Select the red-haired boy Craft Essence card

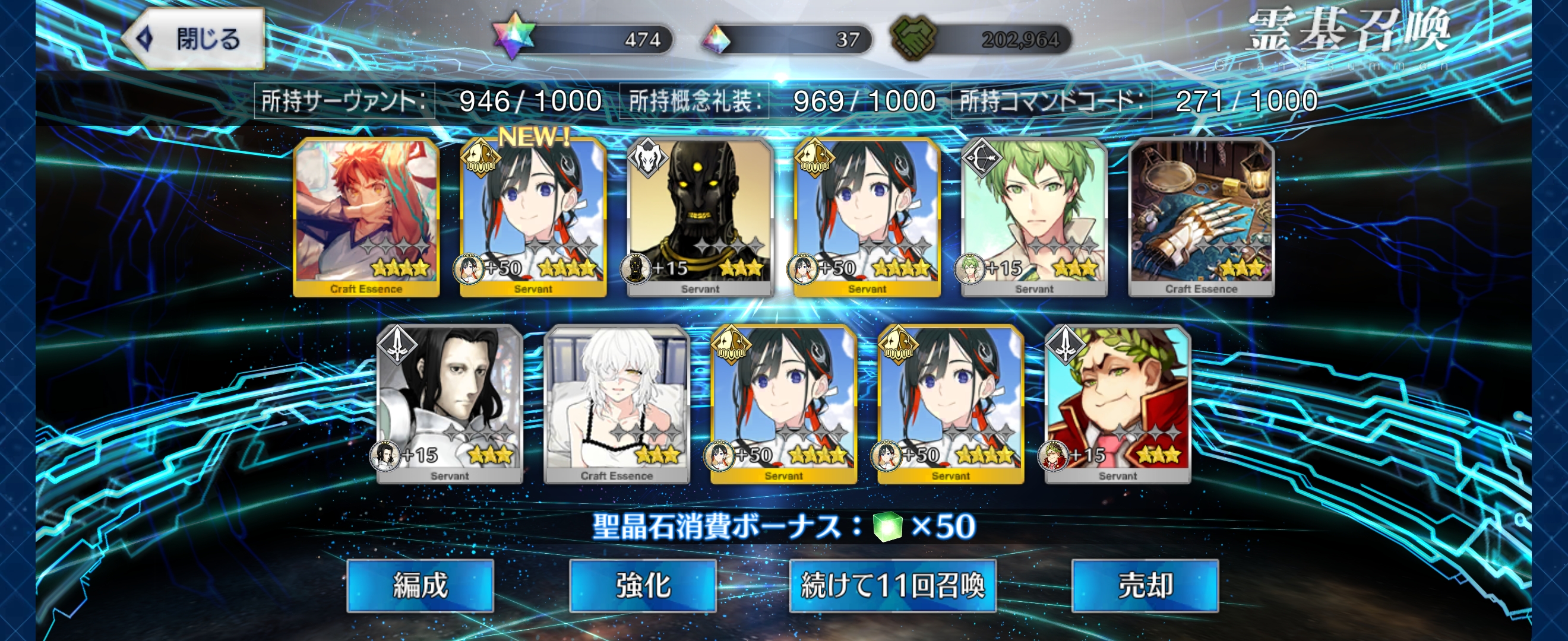coord(366,217)
